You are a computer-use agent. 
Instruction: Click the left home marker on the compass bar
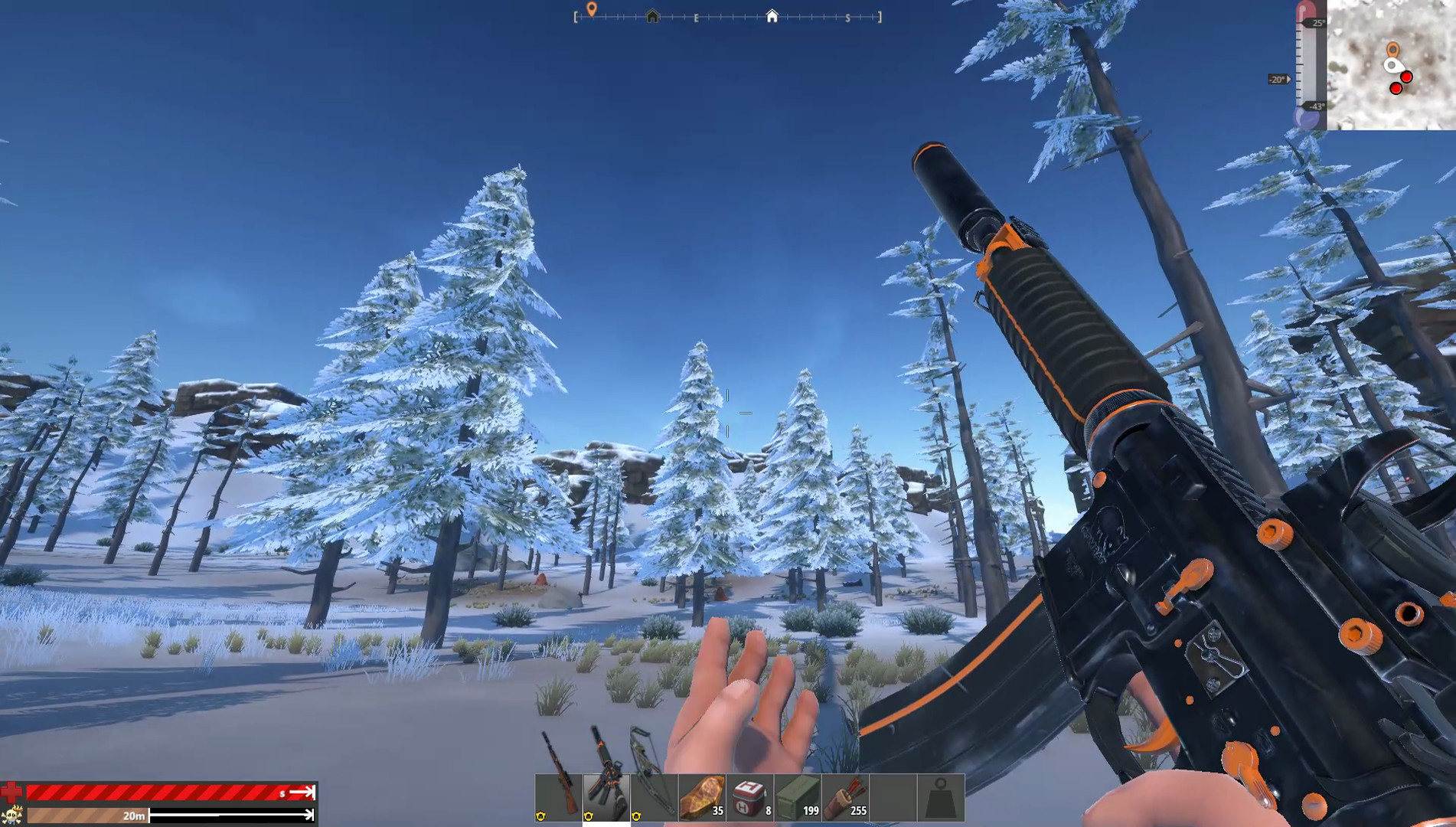pyautogui.click(x=651, y=15)
